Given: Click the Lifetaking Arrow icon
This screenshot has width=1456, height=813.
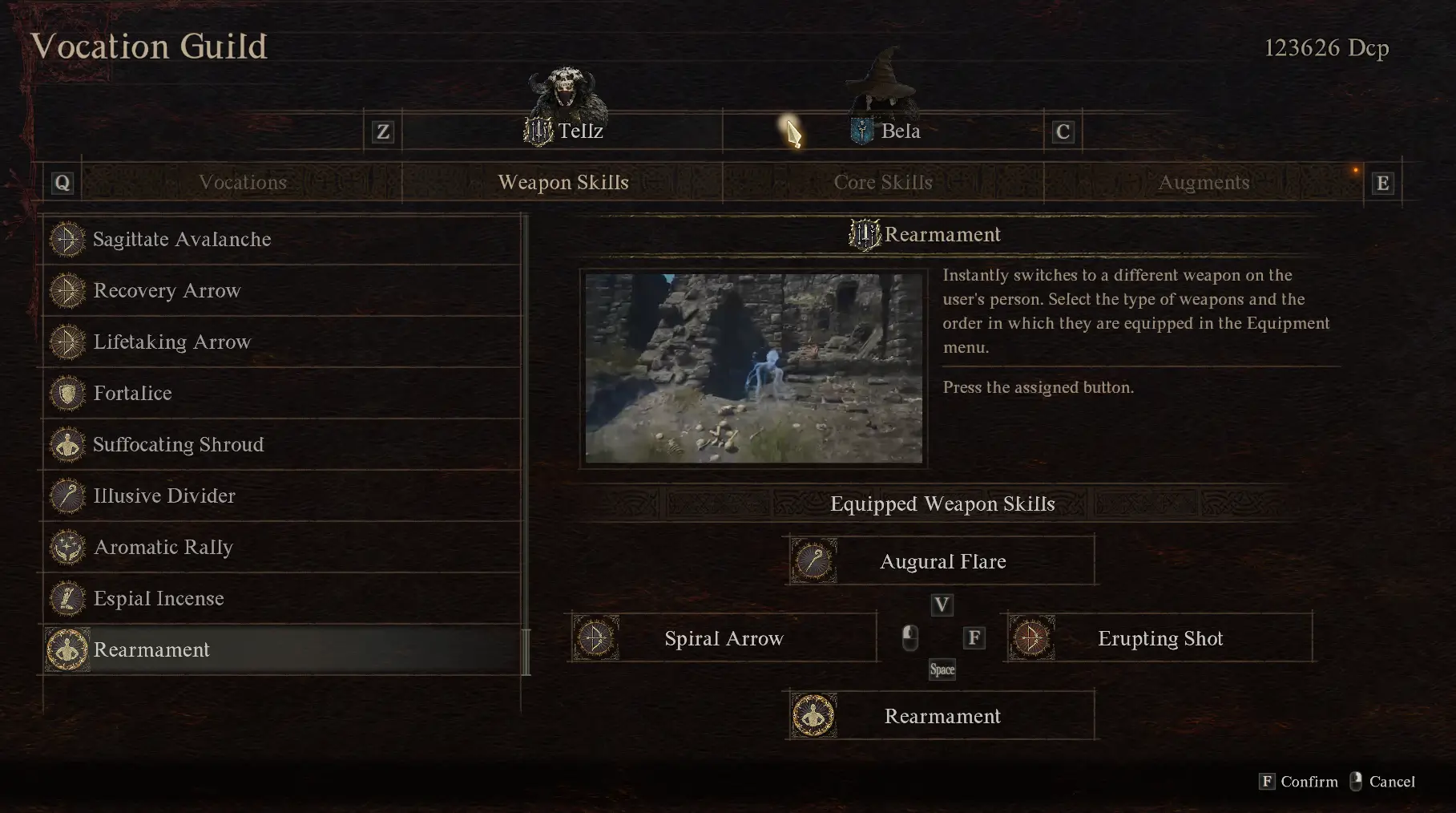Looking at the screenshot, I should pos(67,342).
